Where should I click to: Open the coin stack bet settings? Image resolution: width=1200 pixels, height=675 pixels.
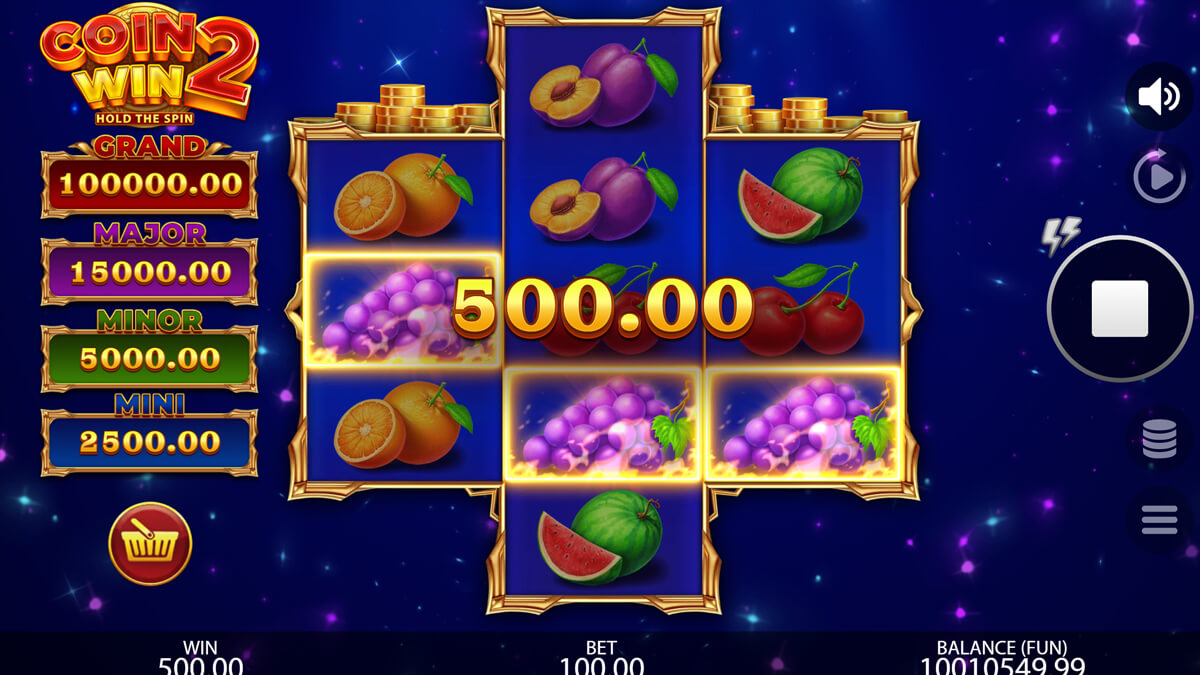(1159, 439)
